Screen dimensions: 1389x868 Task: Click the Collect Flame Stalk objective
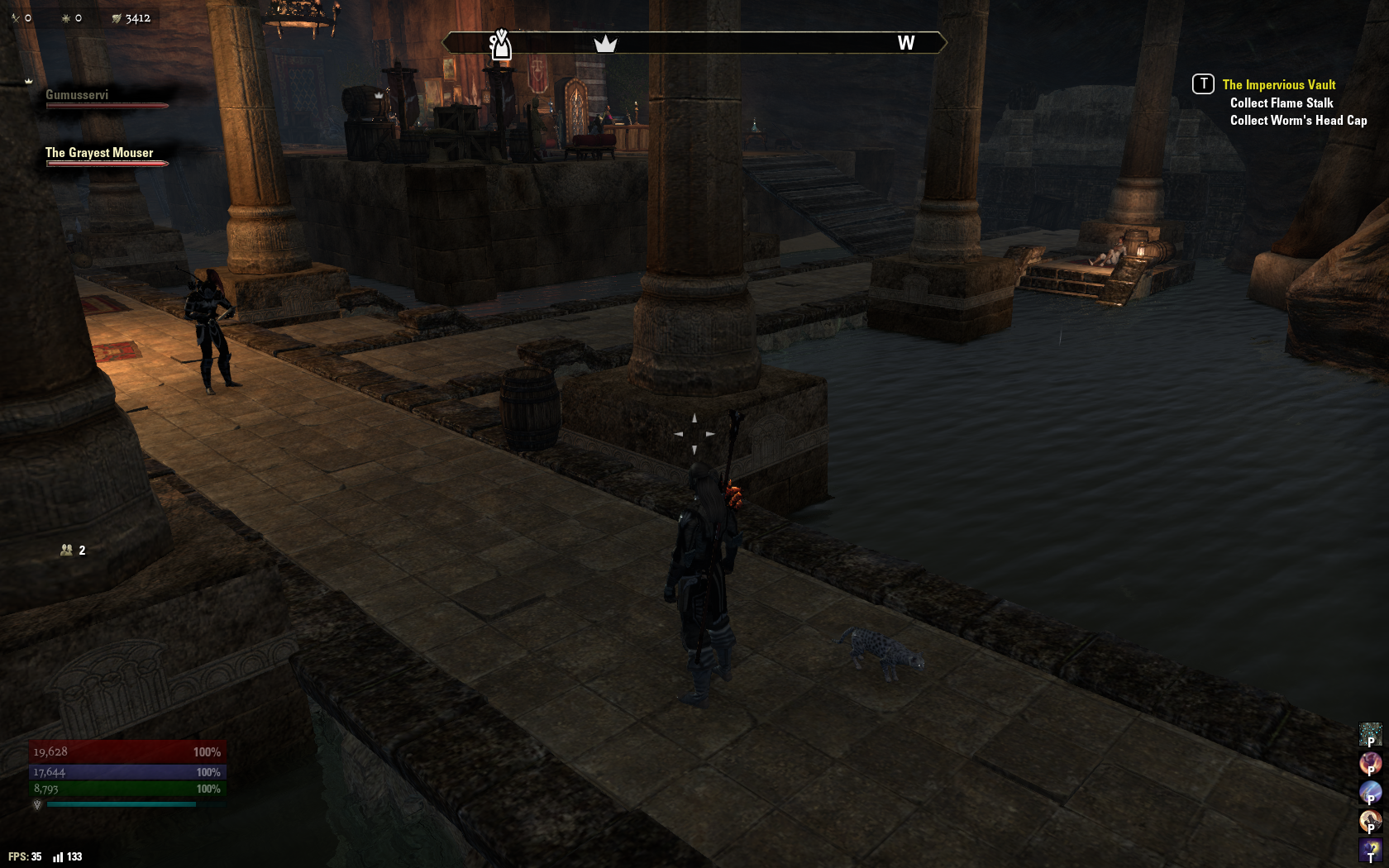point(1281,103)
